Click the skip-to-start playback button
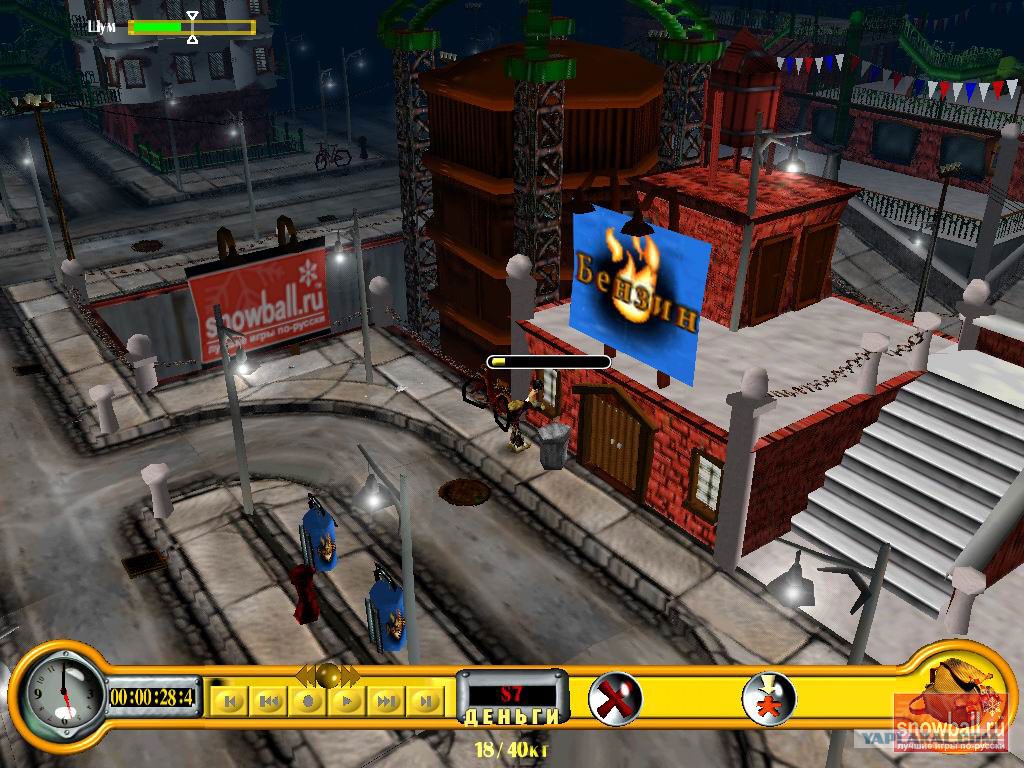This screenshot has height=768, width=1024. (x=230, y=701)
